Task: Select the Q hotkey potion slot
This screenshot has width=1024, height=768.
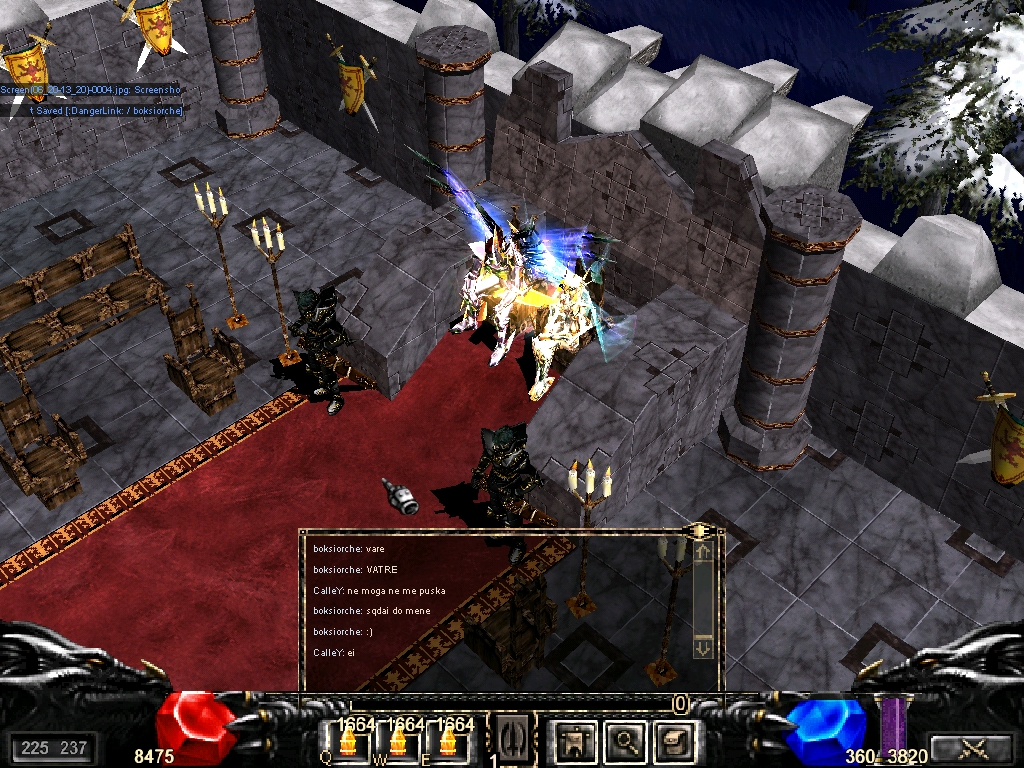Action: [349, 742]
